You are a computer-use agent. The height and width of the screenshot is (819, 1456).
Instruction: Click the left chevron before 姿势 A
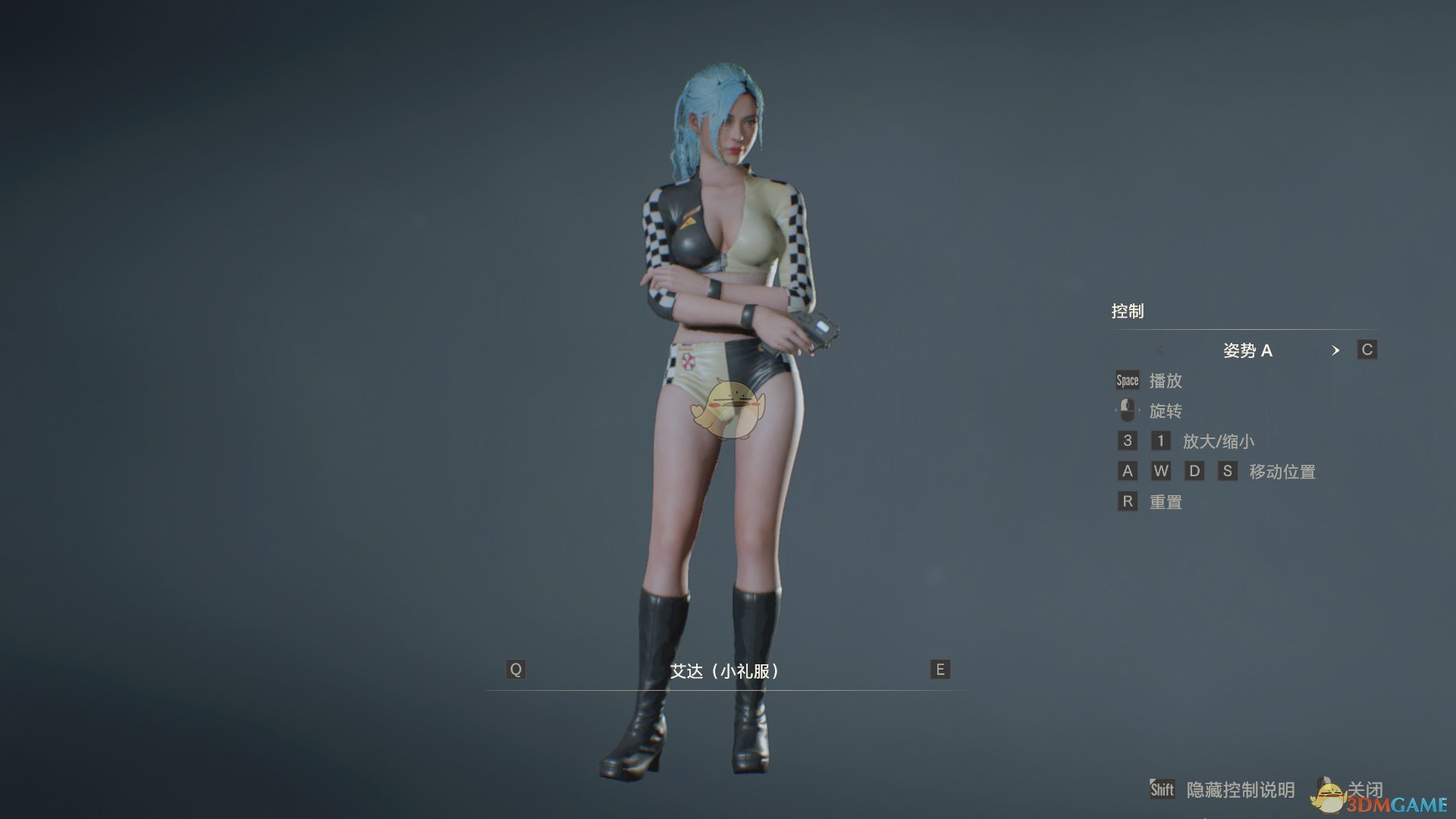pyautogui.click(x=1161, y=350)
